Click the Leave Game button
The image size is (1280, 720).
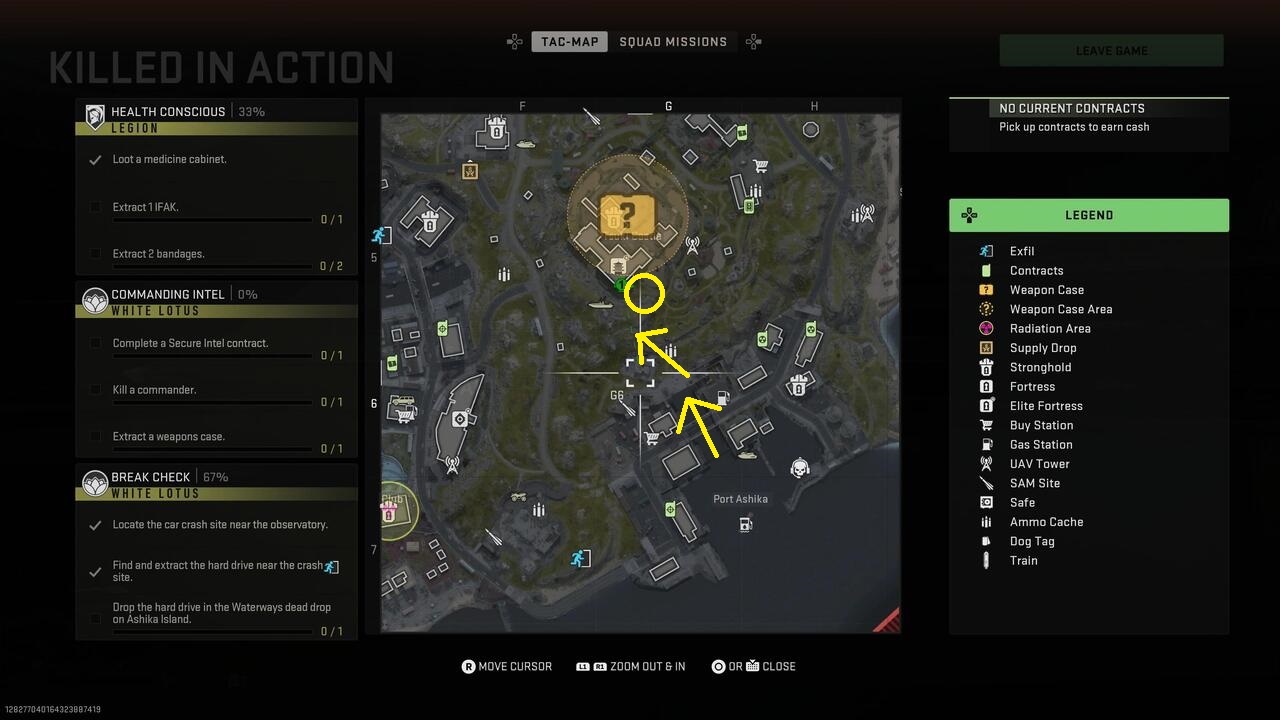tap(1111, 51)
